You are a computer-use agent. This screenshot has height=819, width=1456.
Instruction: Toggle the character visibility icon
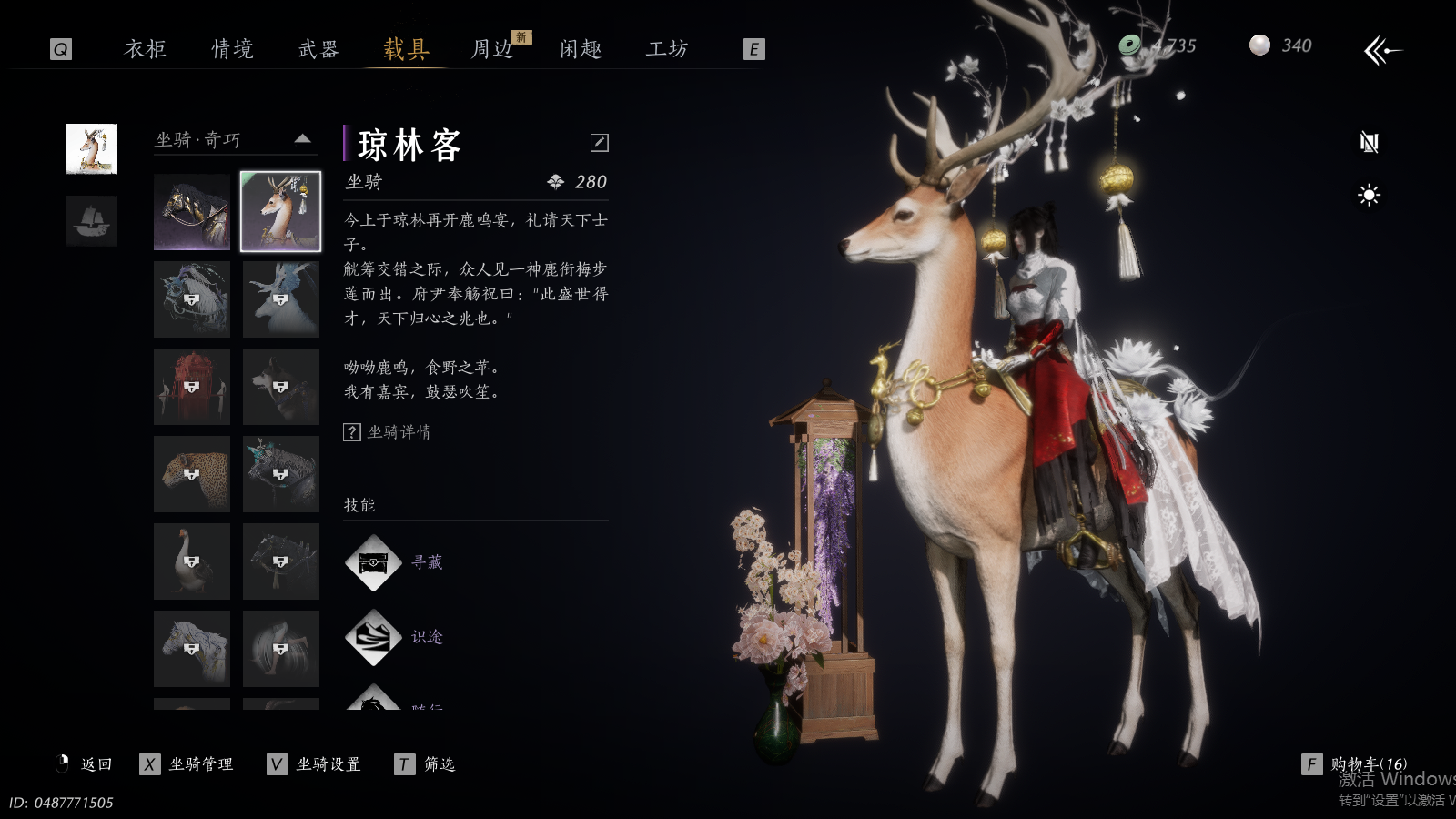pyautogui.click(x=1369, y=142)
